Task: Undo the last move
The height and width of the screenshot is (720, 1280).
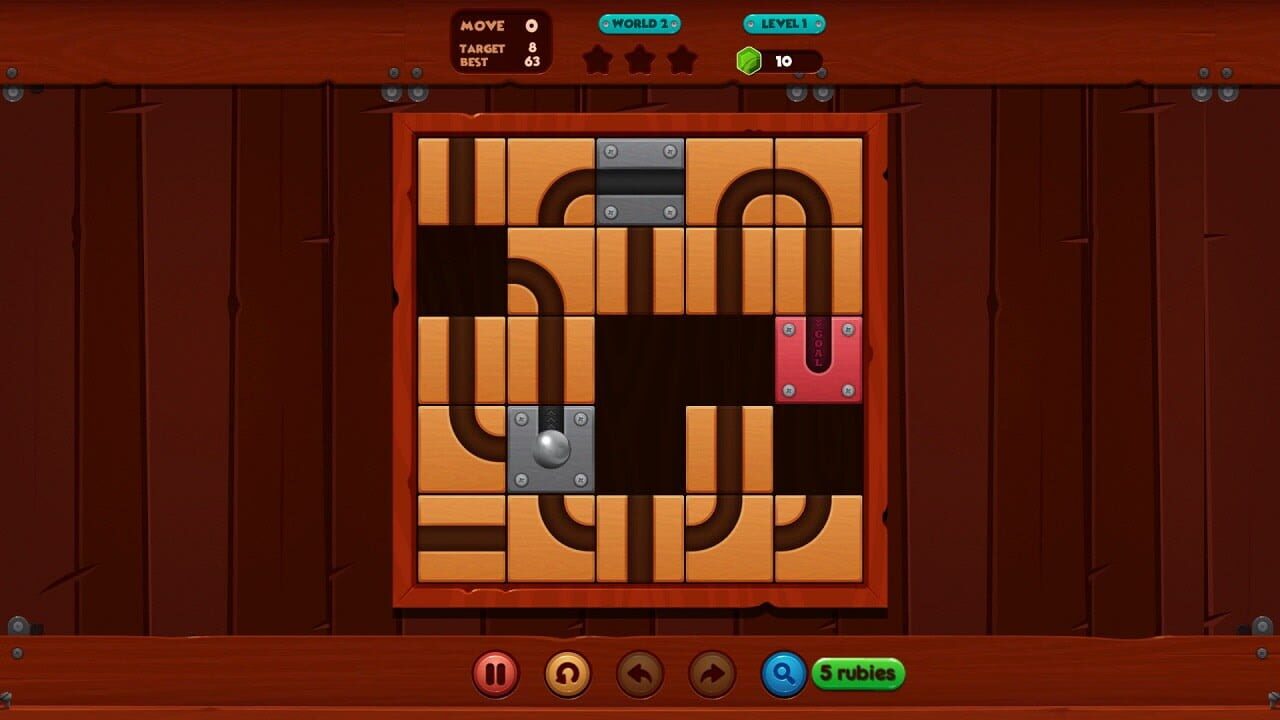Action: click(639, 675)
